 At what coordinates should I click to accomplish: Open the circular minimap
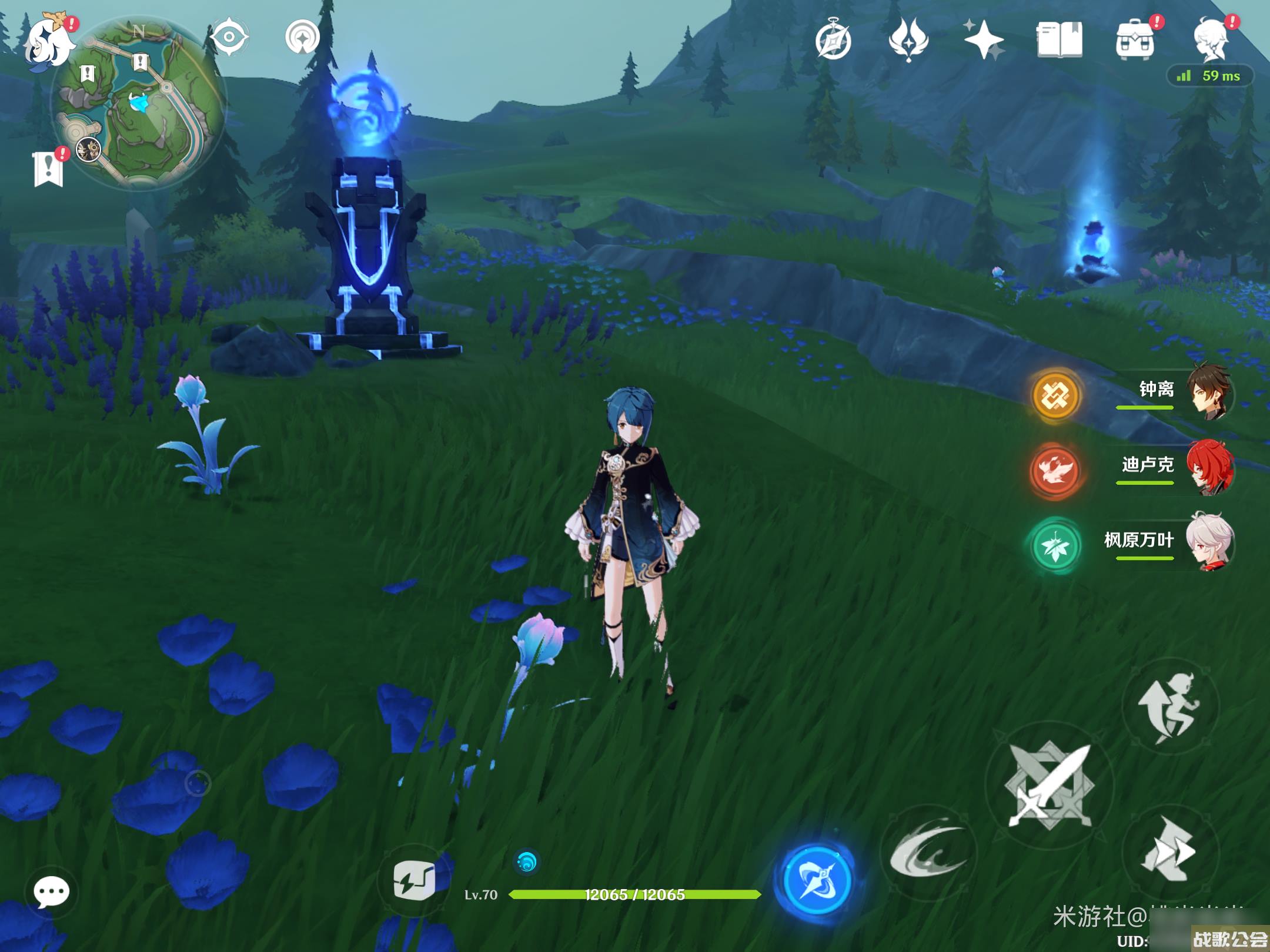click(139, 103)
